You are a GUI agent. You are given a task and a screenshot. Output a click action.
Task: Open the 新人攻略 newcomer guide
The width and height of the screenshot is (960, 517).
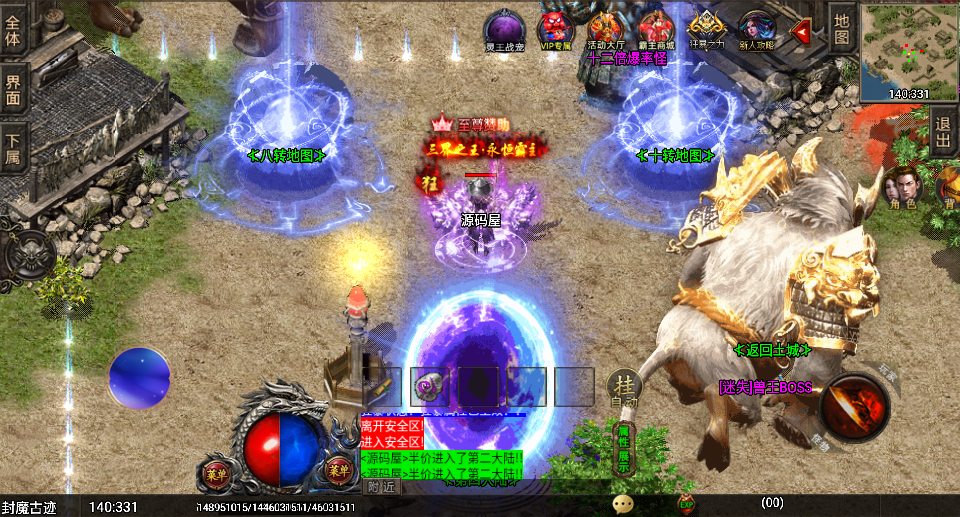tap(757, 28)
